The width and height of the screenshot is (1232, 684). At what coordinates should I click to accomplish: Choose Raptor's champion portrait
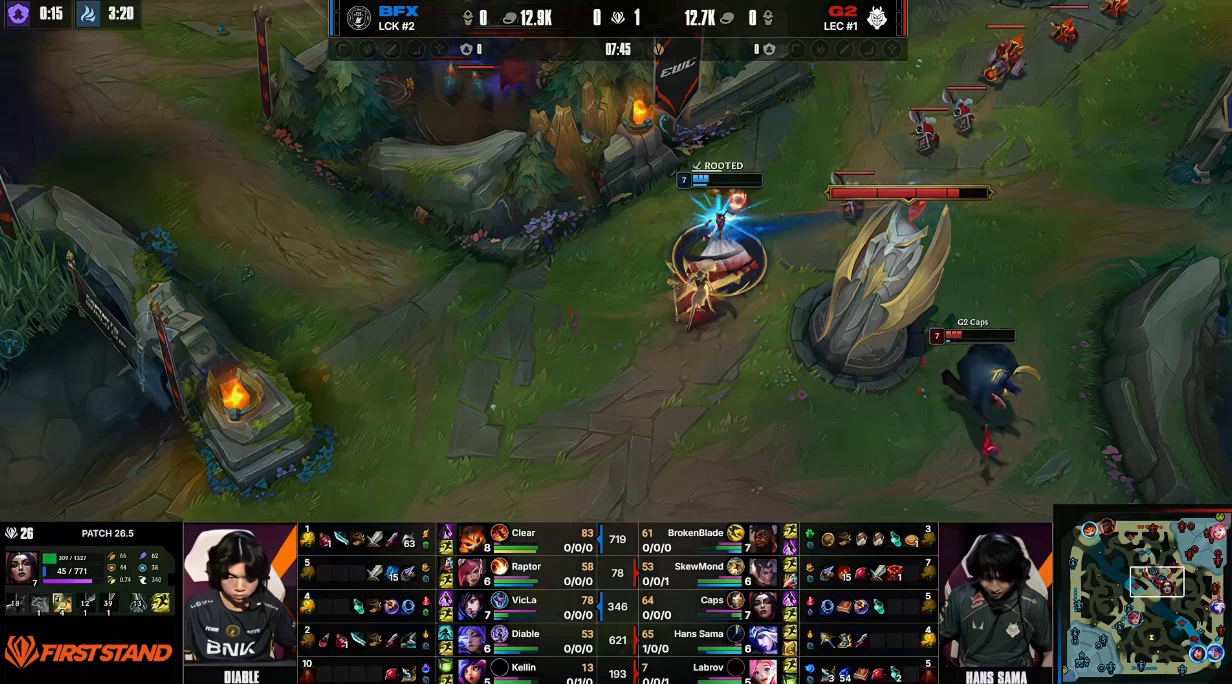[471, 573]
